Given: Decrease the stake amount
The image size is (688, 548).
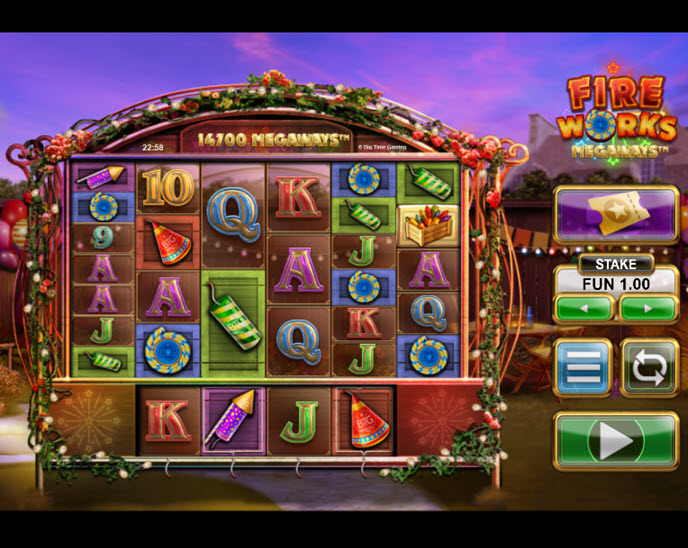Looking at the screenshot, I should (x=583, y=308).
